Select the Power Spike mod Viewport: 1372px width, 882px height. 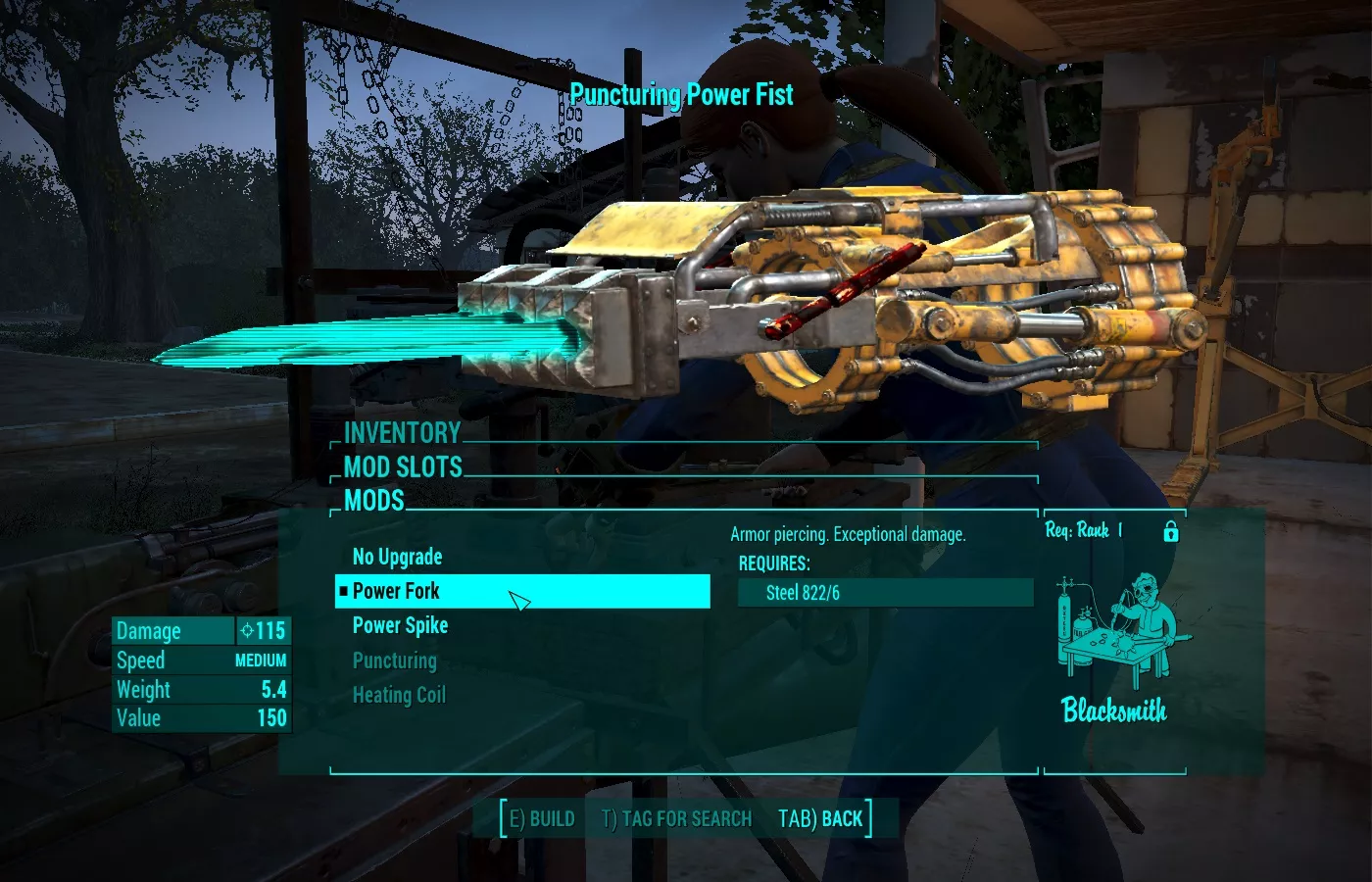click(x=400, y=625)
